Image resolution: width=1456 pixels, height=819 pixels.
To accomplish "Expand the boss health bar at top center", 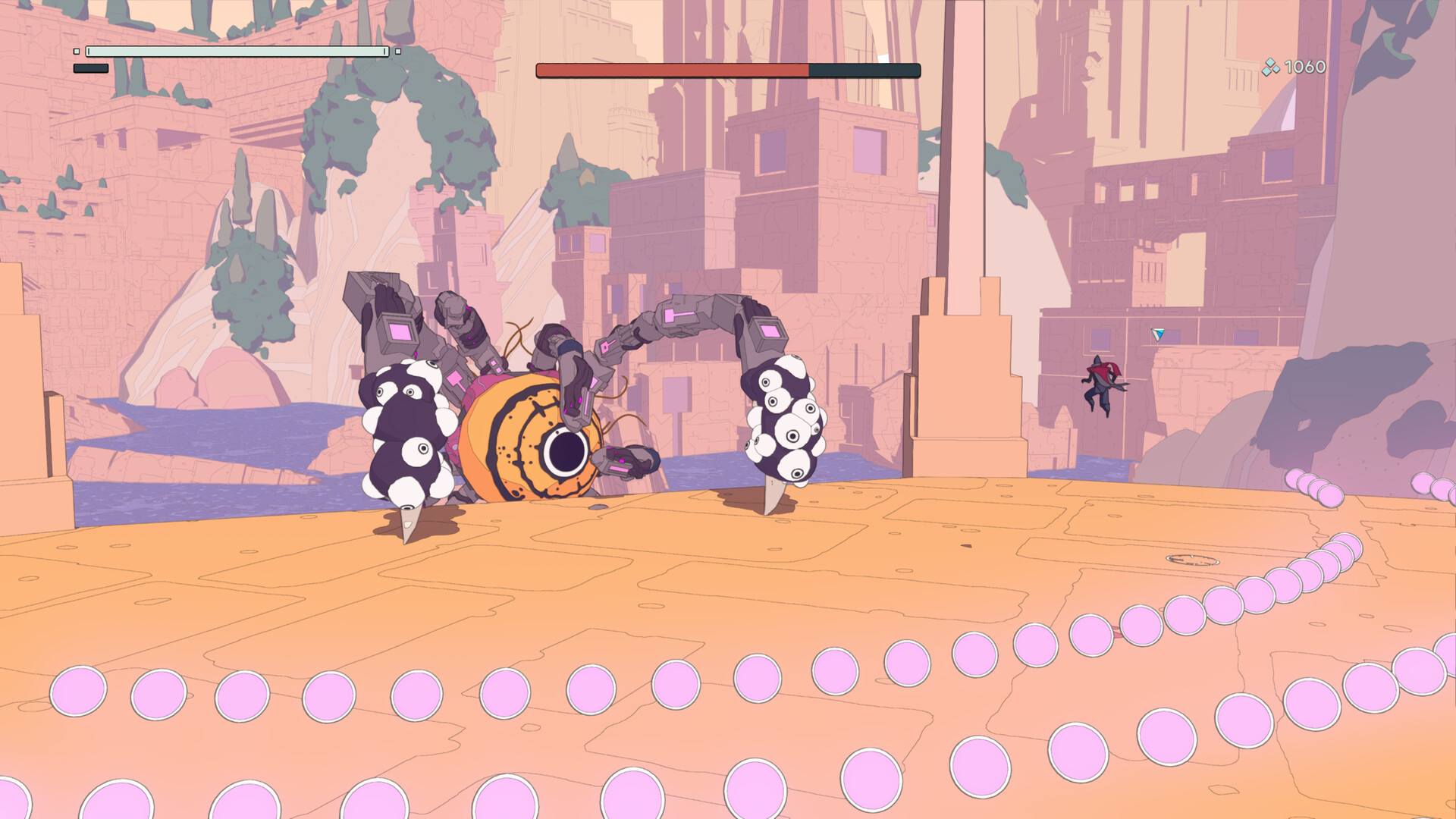I will 726,69.
